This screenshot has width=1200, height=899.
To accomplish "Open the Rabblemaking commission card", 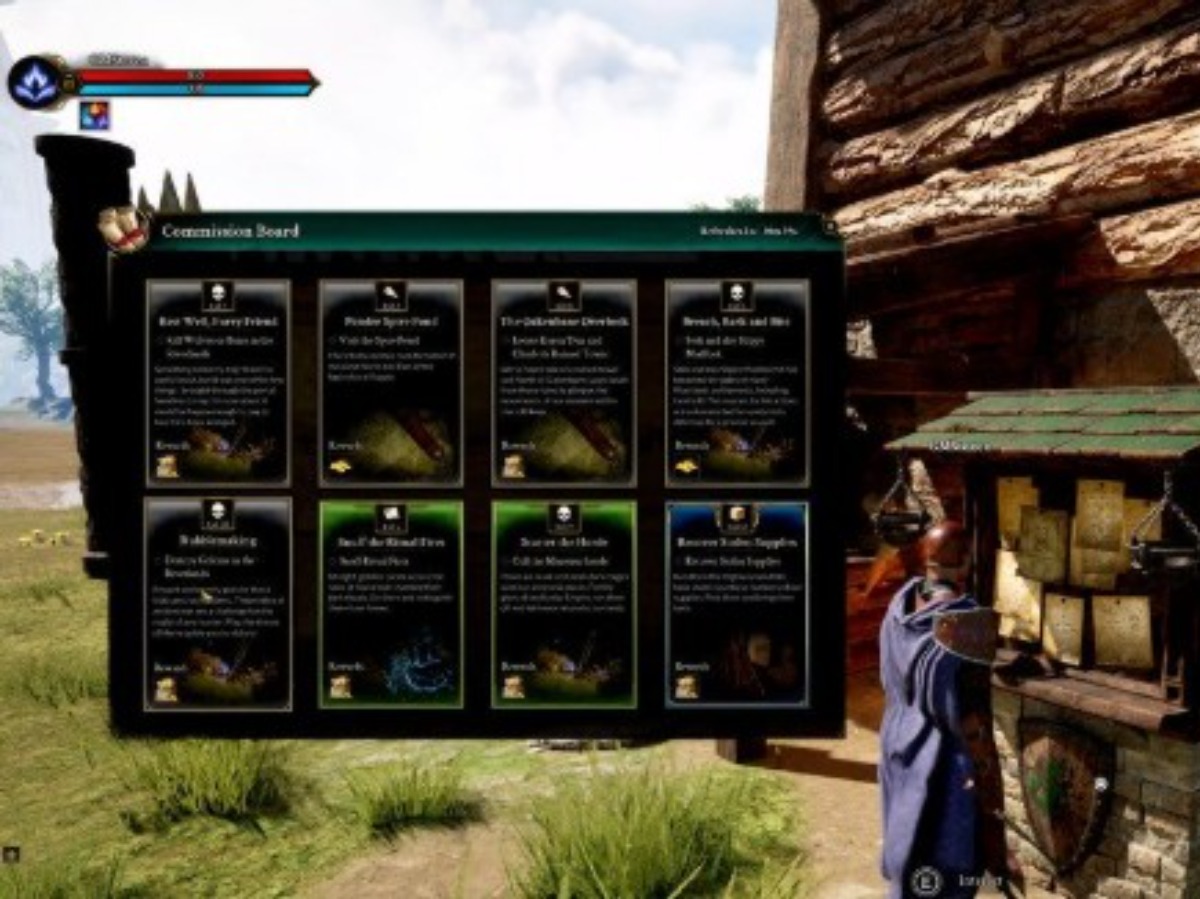I will (218, 604).
